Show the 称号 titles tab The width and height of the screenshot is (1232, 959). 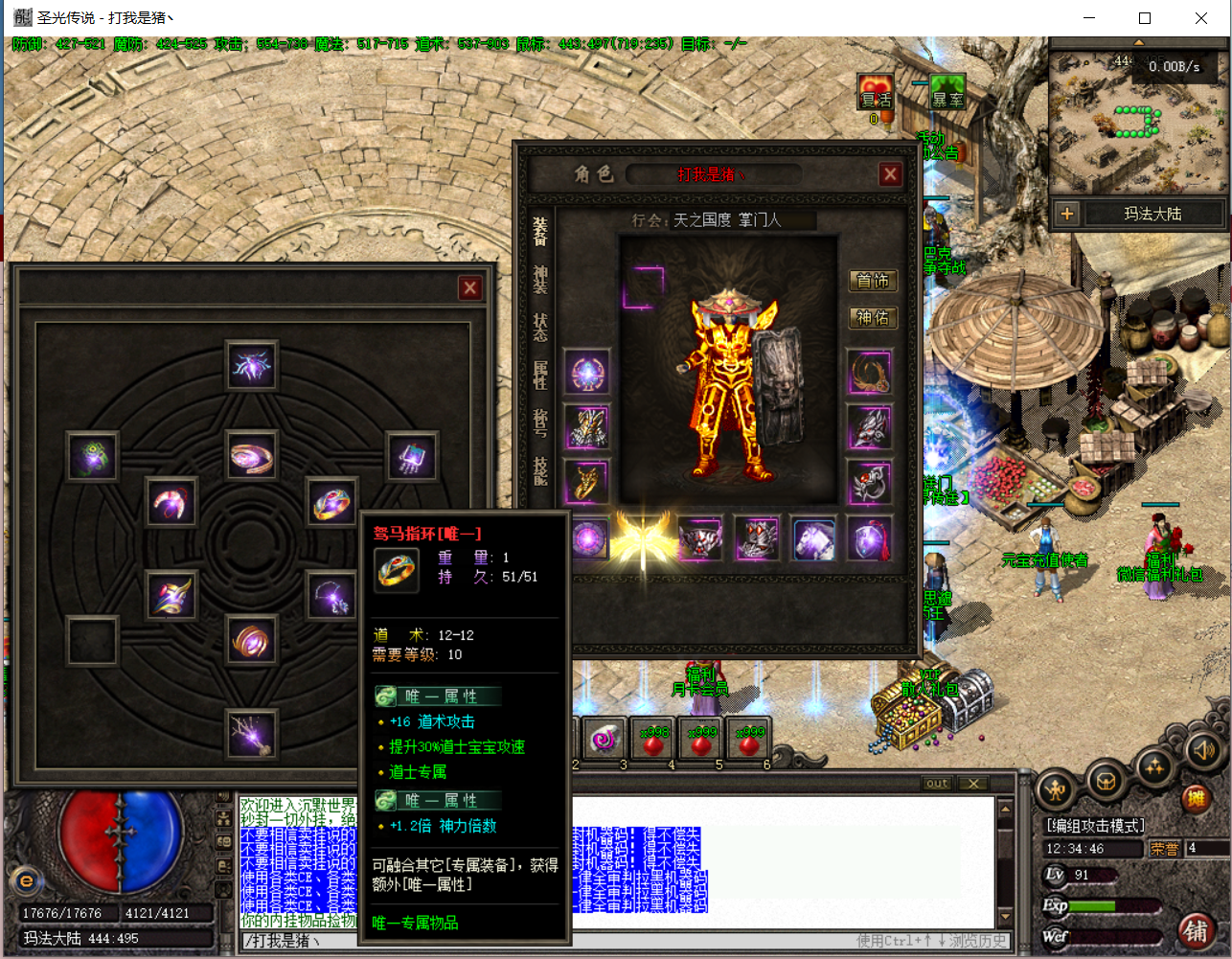[x=541, y=422]
